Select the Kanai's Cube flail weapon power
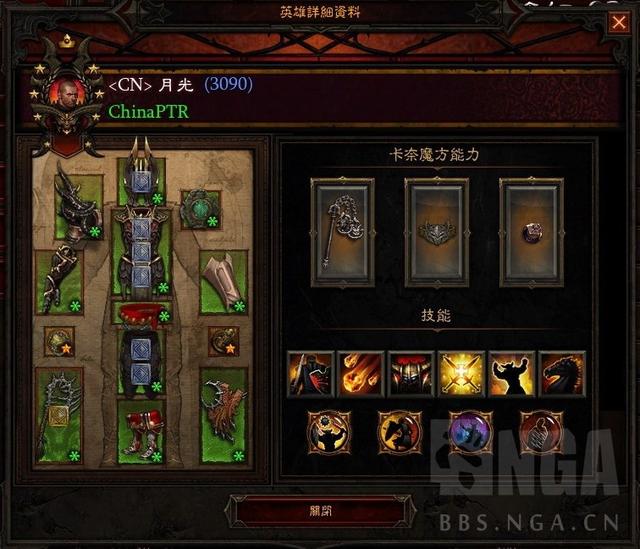 pos(342,232)
